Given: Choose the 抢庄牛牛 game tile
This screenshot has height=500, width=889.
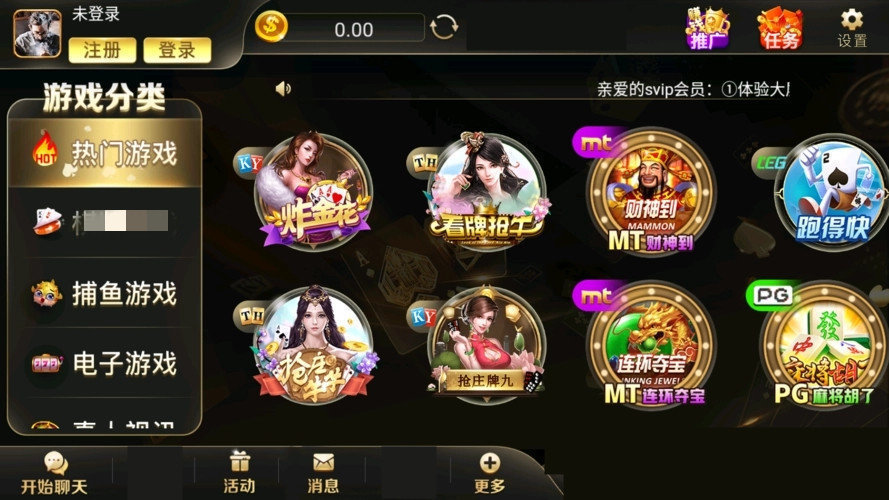Looking at the screenshot, I should 314,345.
